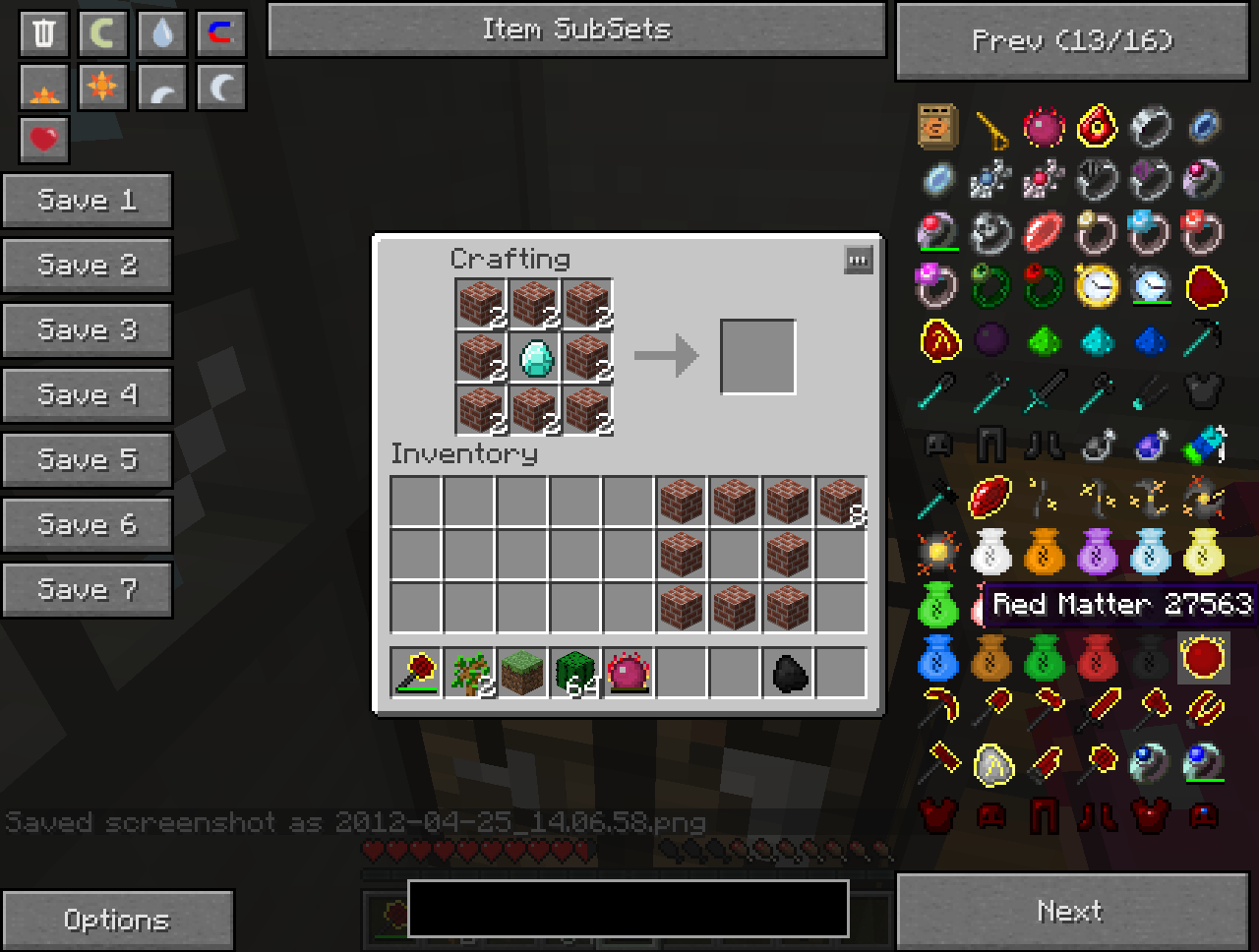
Task: Toggle the rain water drop button
Action: pos(161,33)
